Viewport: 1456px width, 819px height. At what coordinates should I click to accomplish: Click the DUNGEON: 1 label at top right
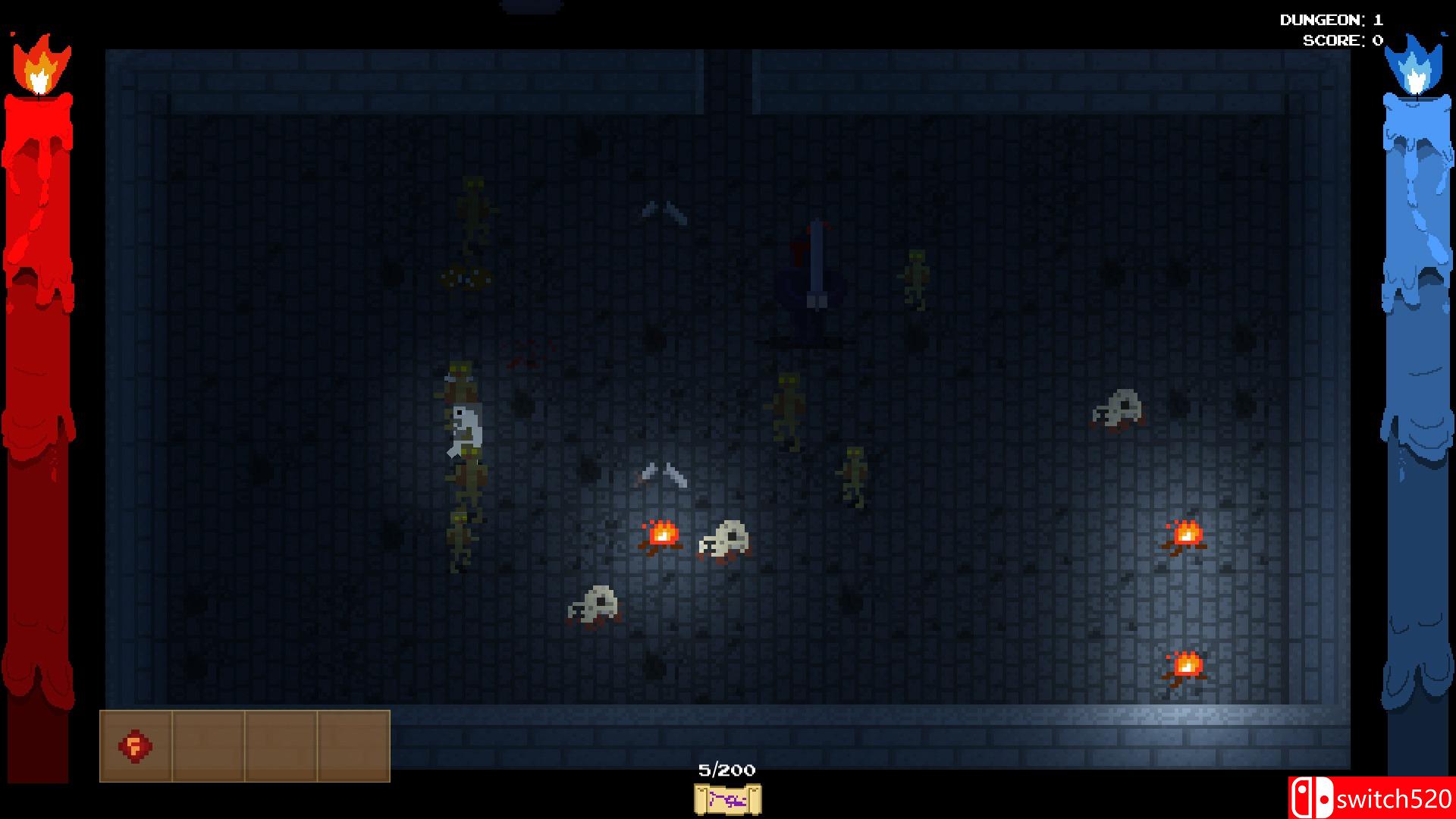(x=1331, y=20)
